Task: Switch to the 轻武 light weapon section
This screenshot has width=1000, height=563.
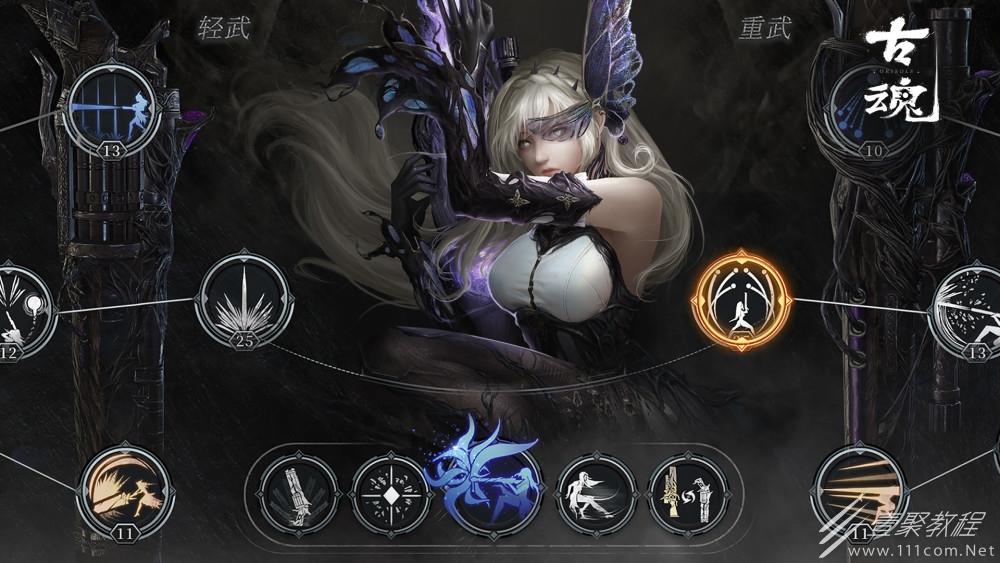Action: click(223, 27)
